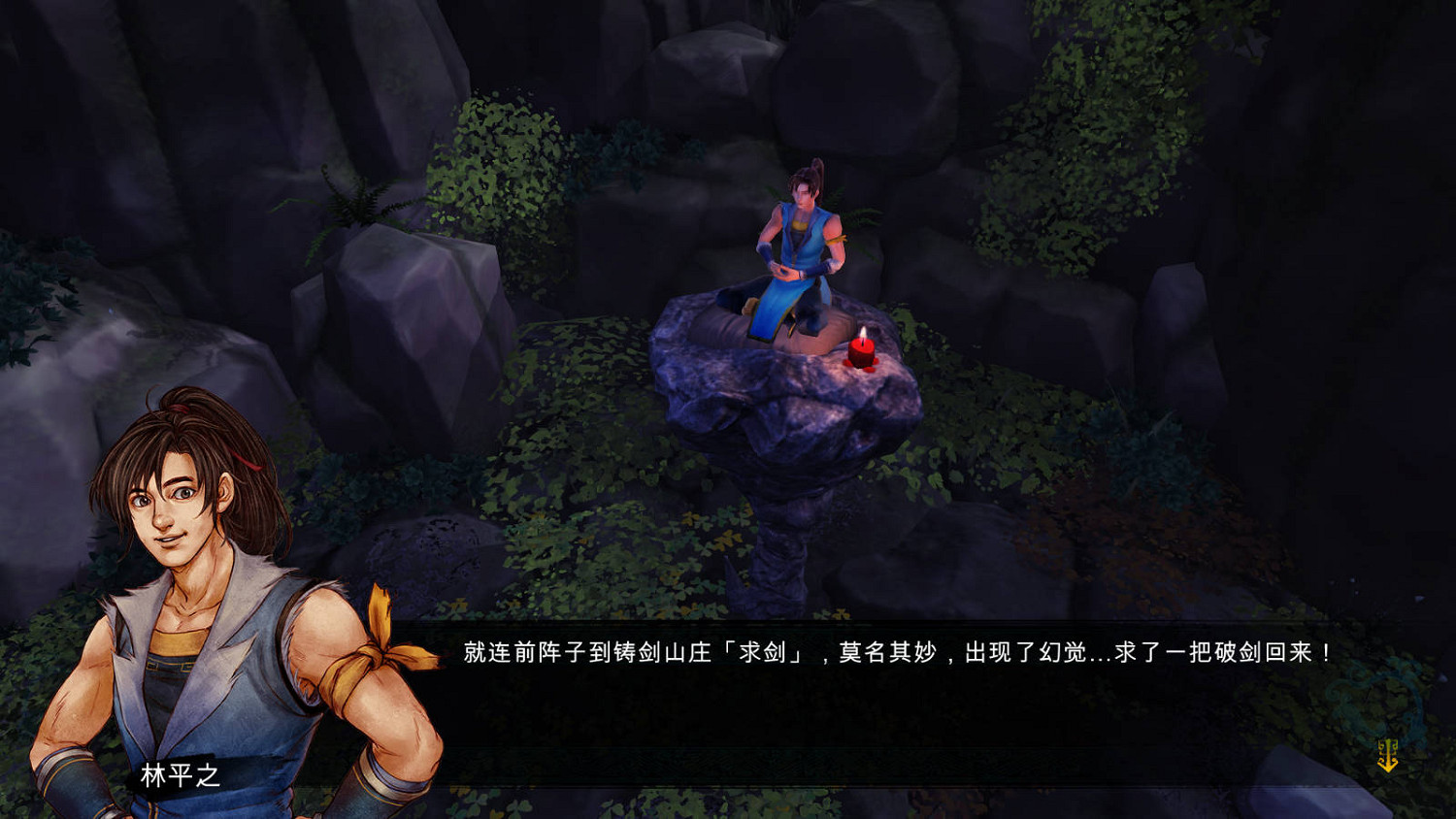Image resolution: width=1456 pixels, height=819 pixels.
Task: Click the ponytail of the meditating character
Action: click(x=815, y=170)
